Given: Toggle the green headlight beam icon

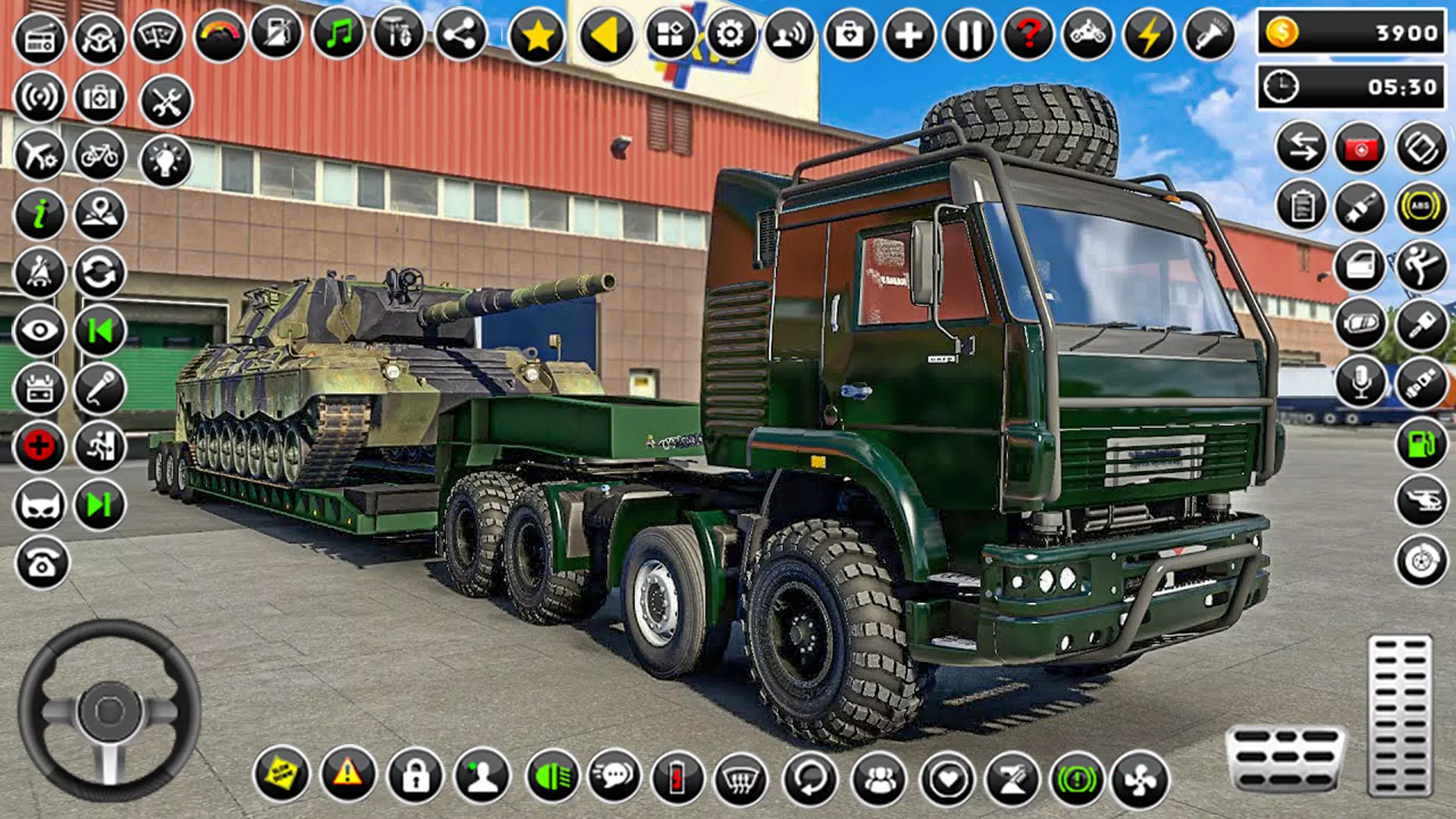Looking at the screenshot, I should tap(551, 777).
